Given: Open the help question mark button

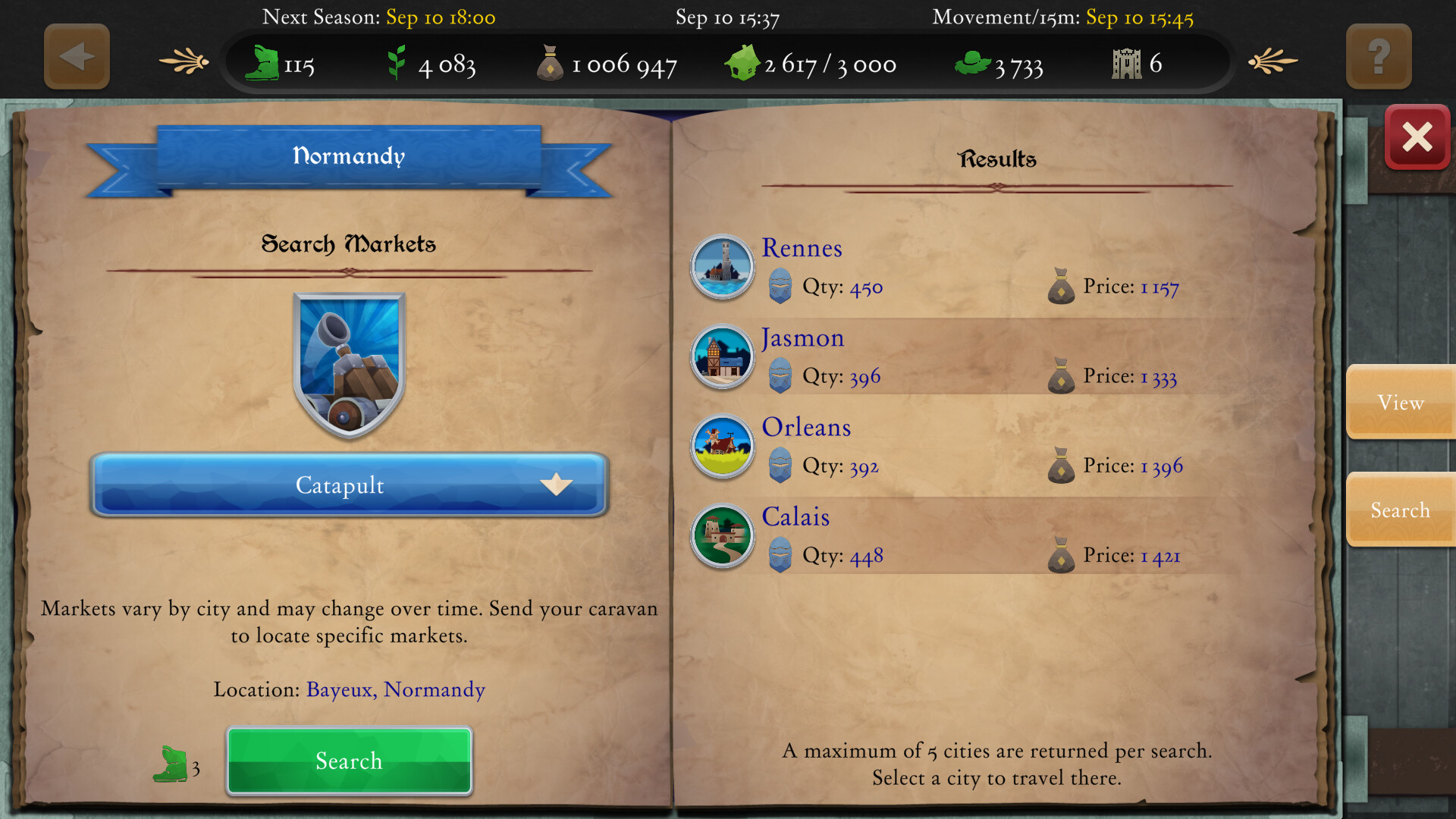Looking at the screenshot, I should 1378,55.
